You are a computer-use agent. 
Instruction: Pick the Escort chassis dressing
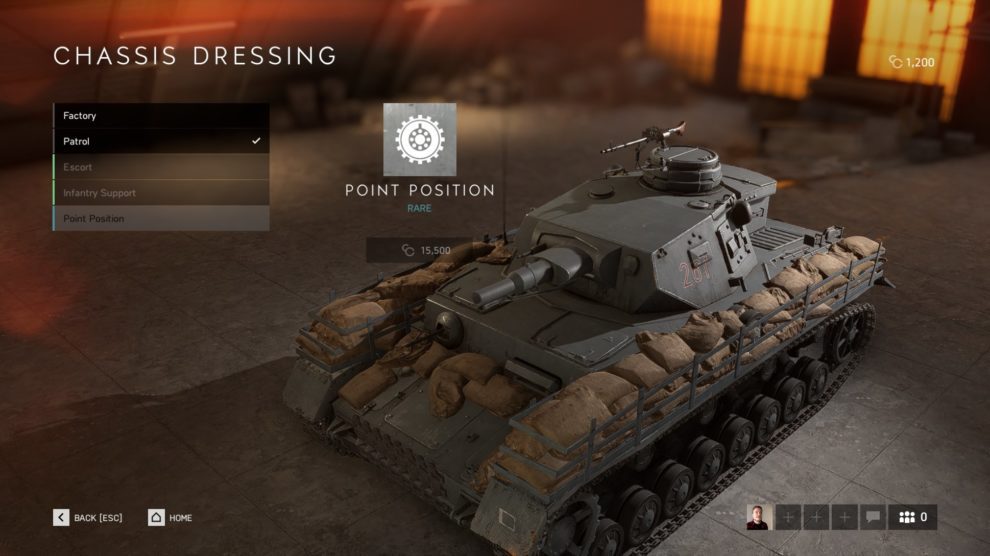[x=160, y=167]
